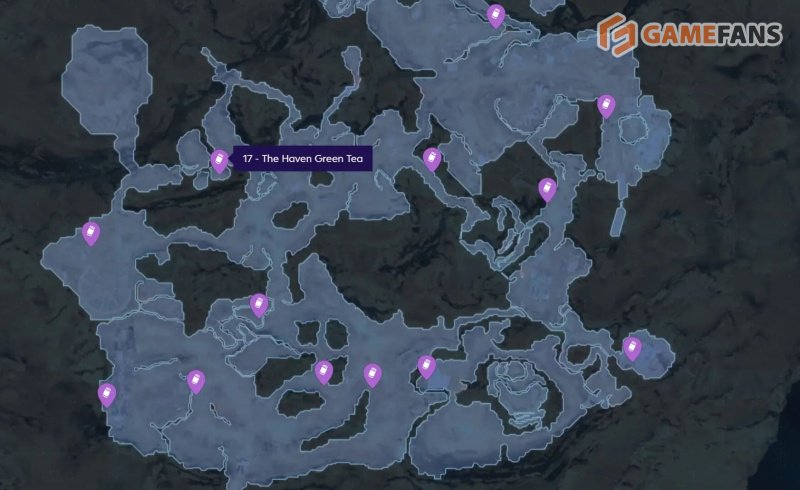Select the marker labeled The Haven Green Tea
800x490 pixels.
(x=220, y=160)
